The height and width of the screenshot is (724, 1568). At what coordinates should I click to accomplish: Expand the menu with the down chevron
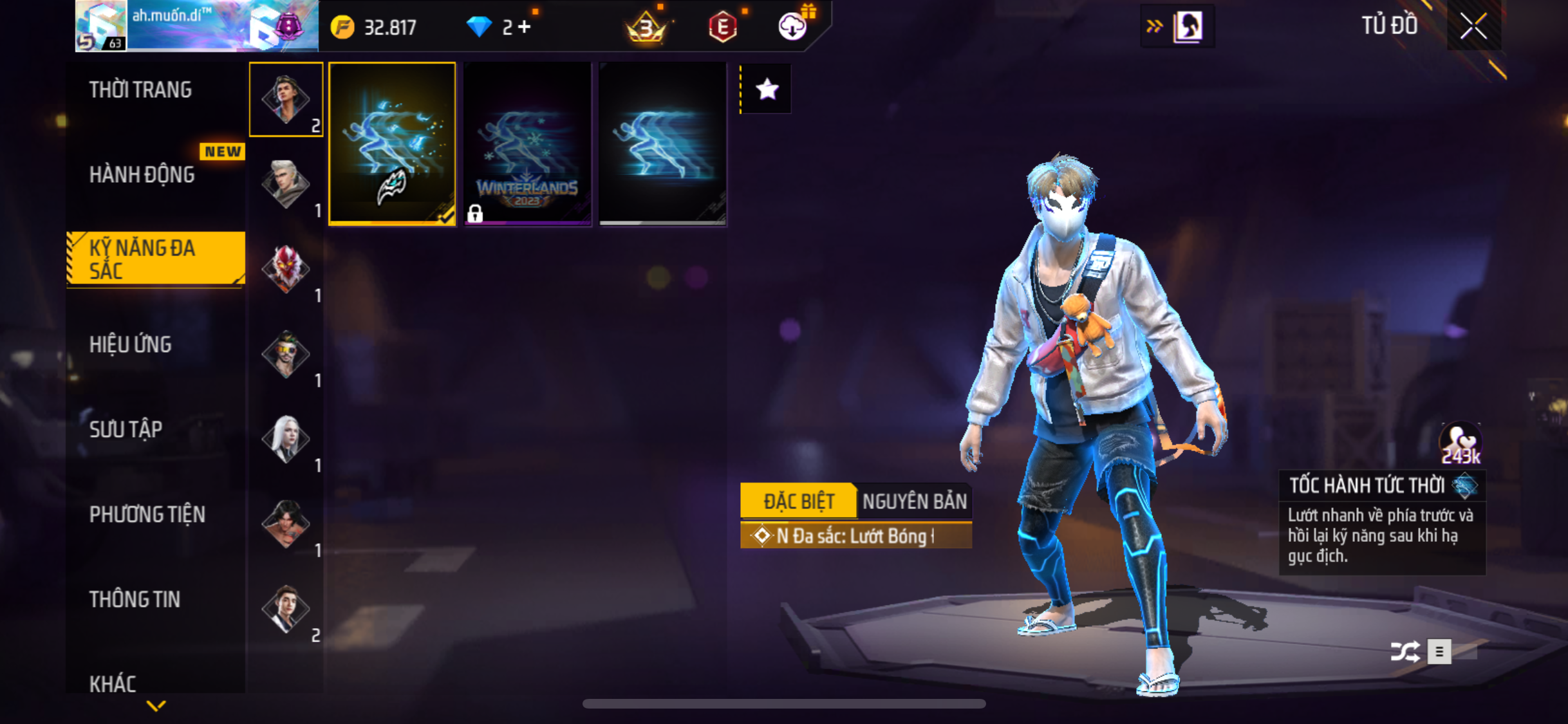point(156,706)
